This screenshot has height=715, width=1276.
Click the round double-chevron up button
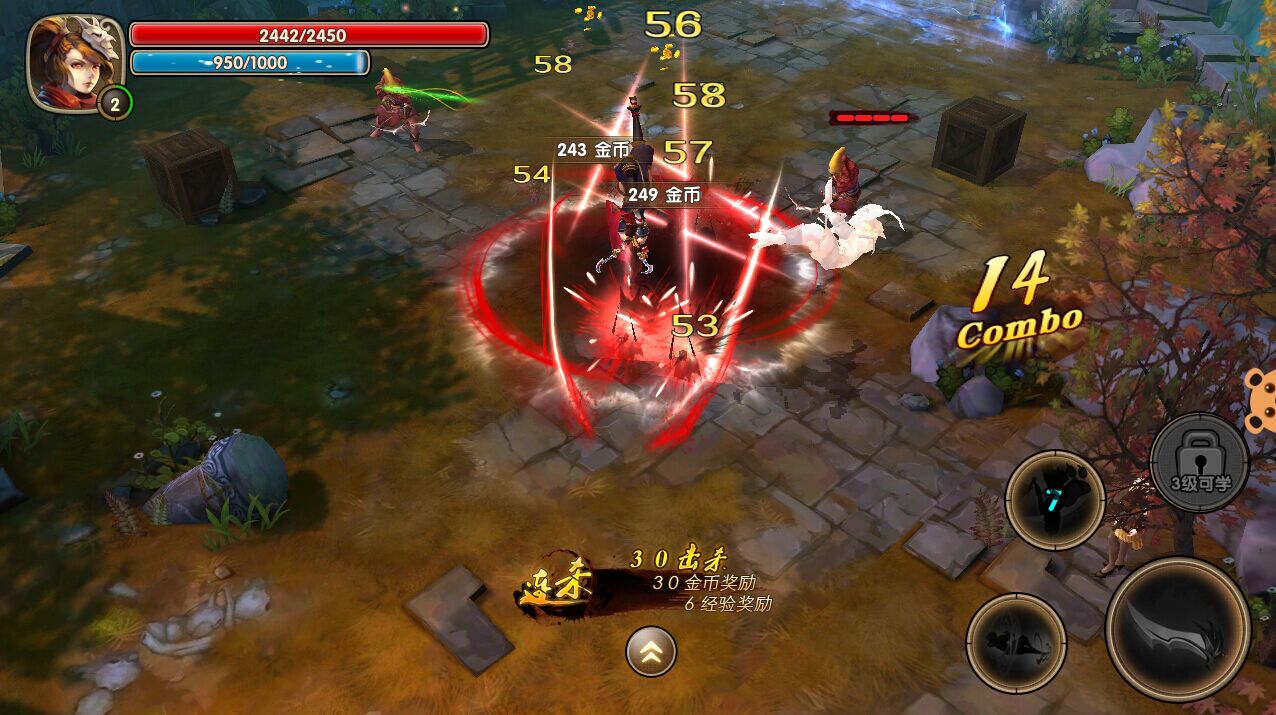tap(651, 652)
